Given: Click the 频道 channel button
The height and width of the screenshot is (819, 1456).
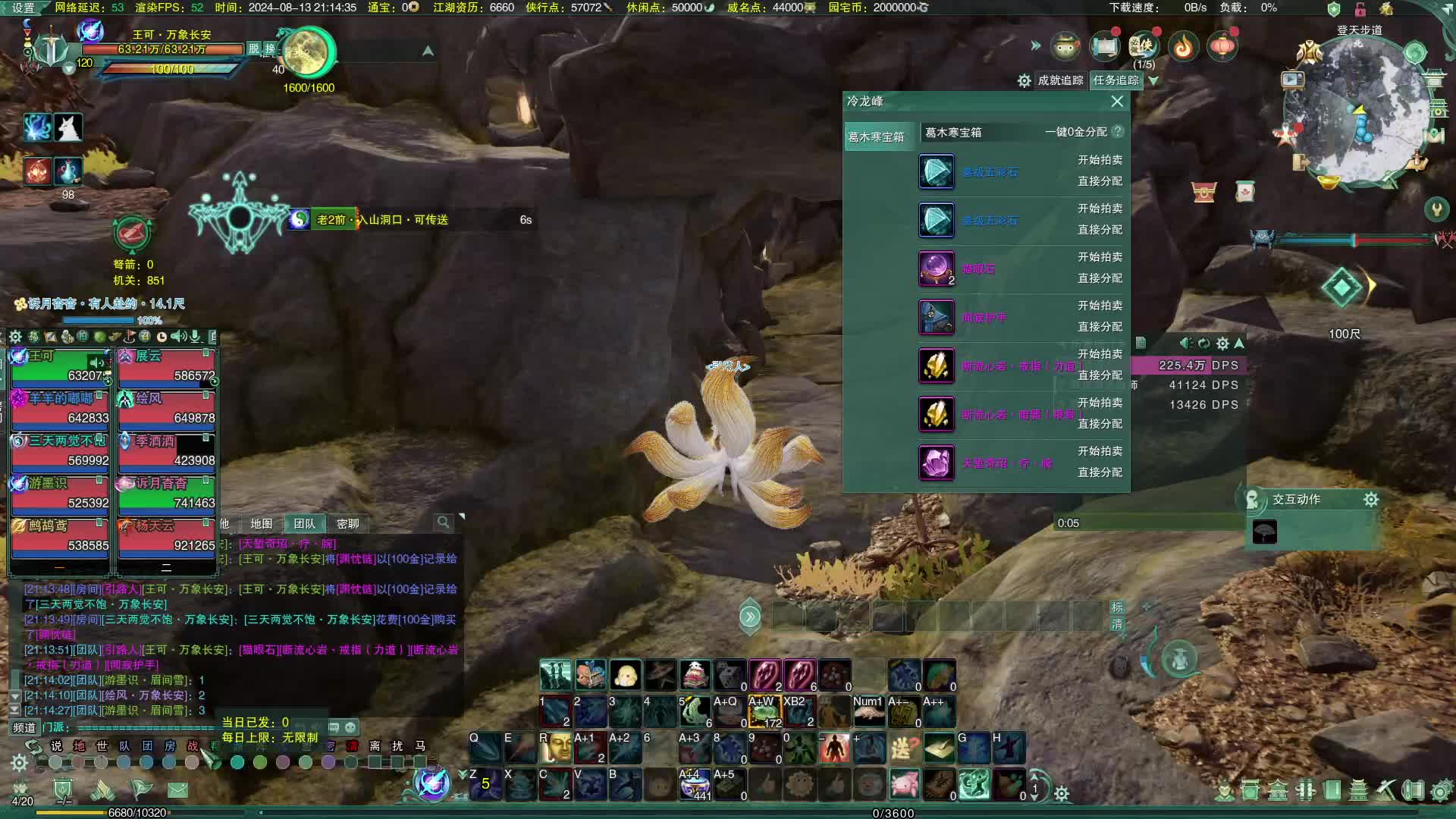Looking at the screenshot, I should (24, 727).
